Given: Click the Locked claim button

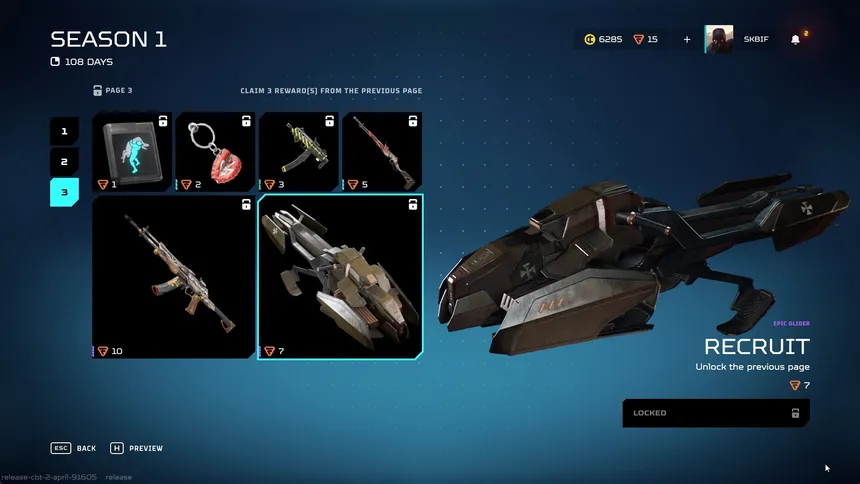Looking at the screenshot, I should click(x=716, y=413).
